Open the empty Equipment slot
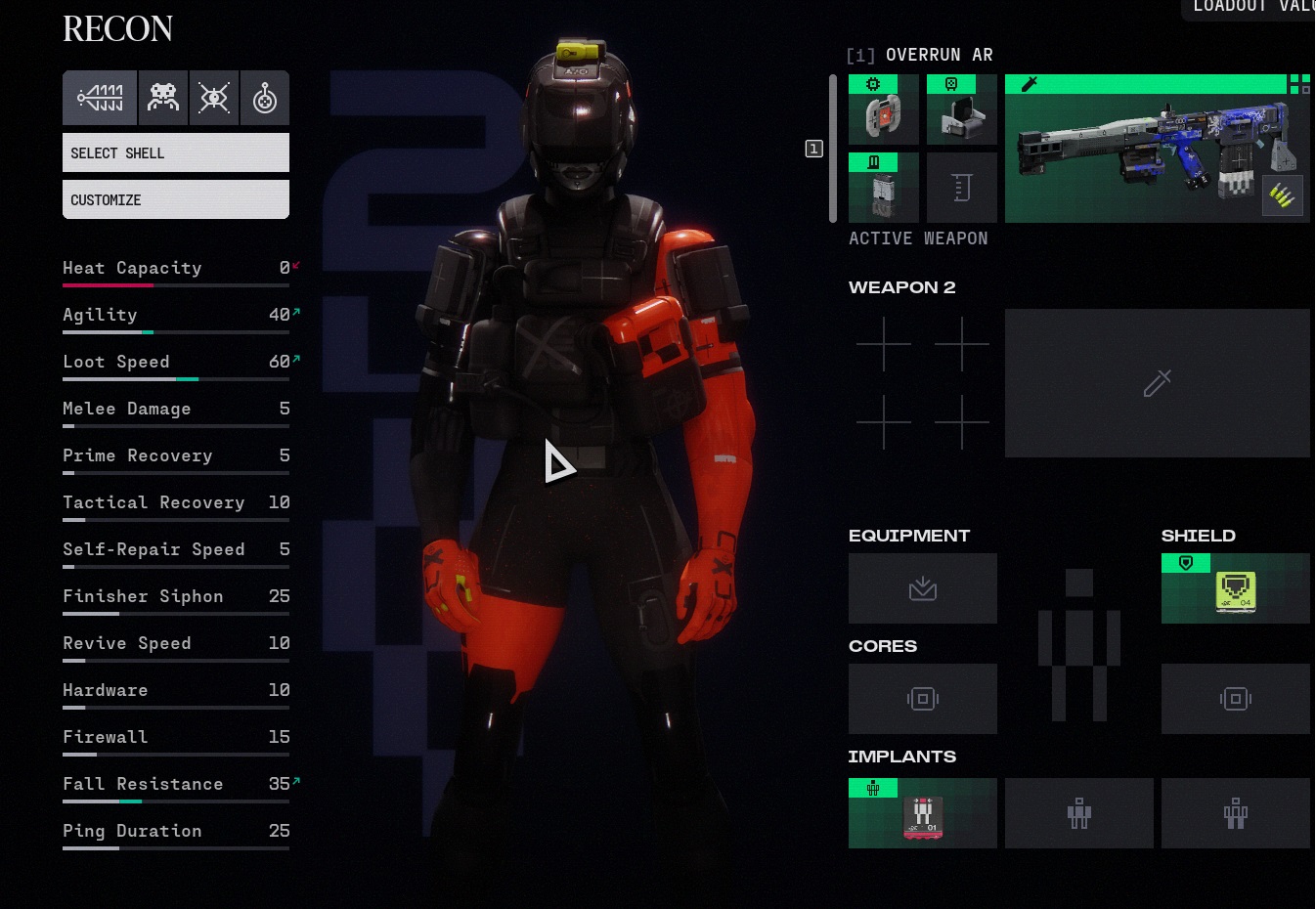 click(x=923, y=588)
